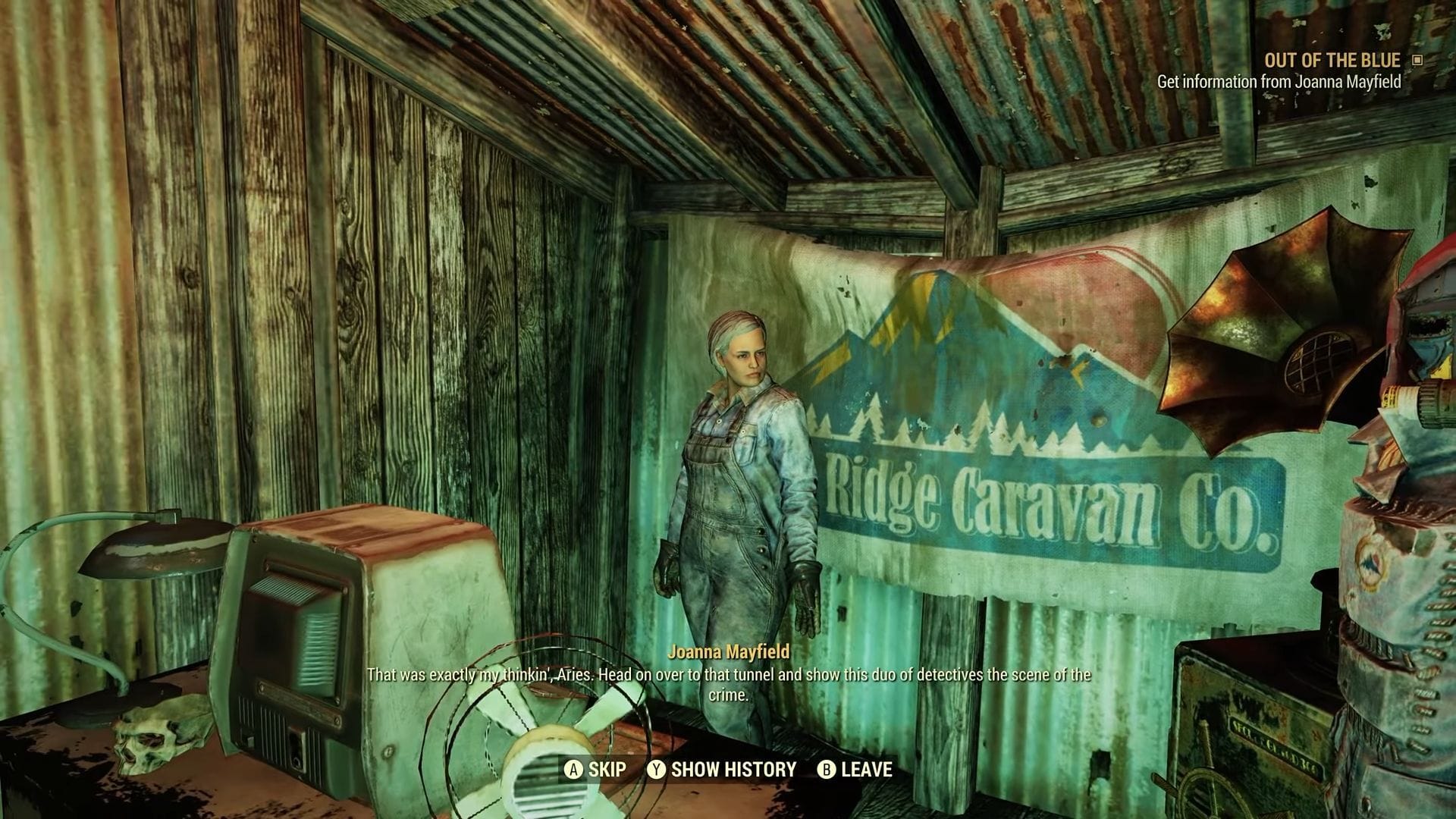Click the Joanna Mayfield name label
This screenshot has width=1456, height=819.
point(730,651)
